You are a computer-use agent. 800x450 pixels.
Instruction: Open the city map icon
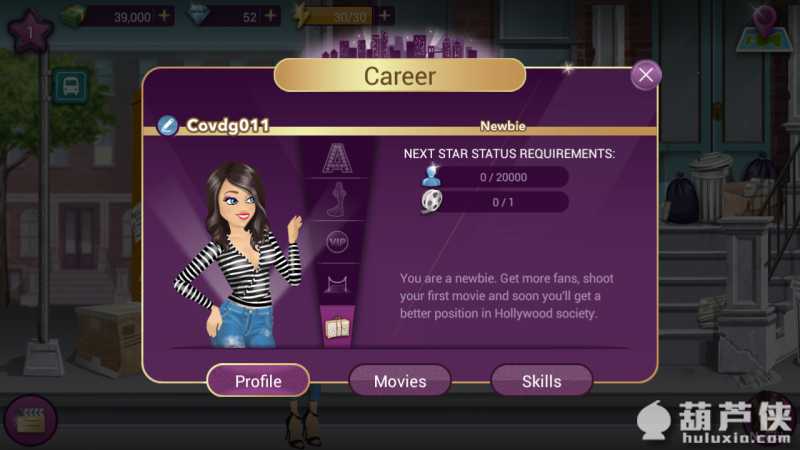[x=765, y=28]
